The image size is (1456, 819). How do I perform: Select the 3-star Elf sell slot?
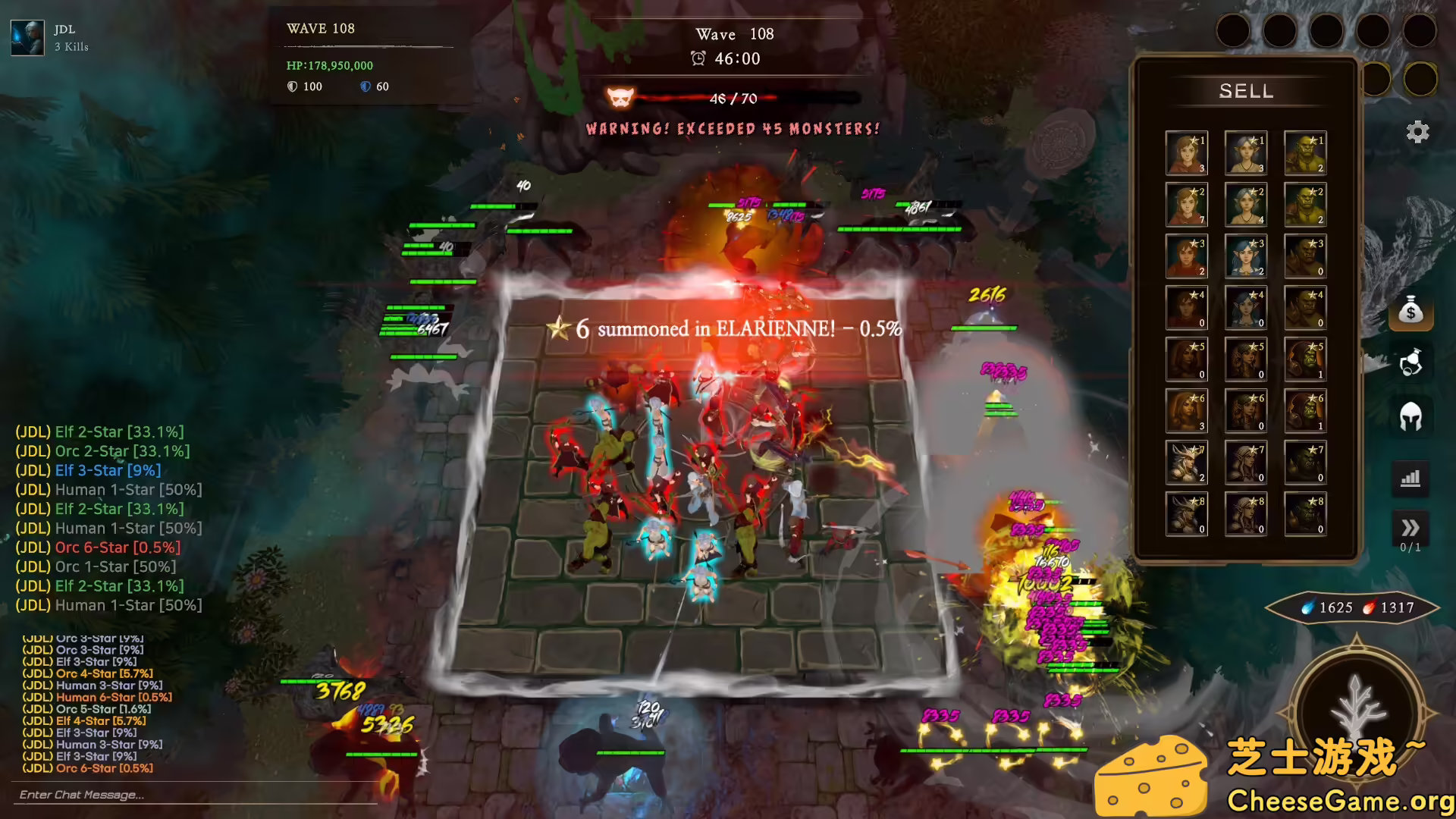point(1246,256)
